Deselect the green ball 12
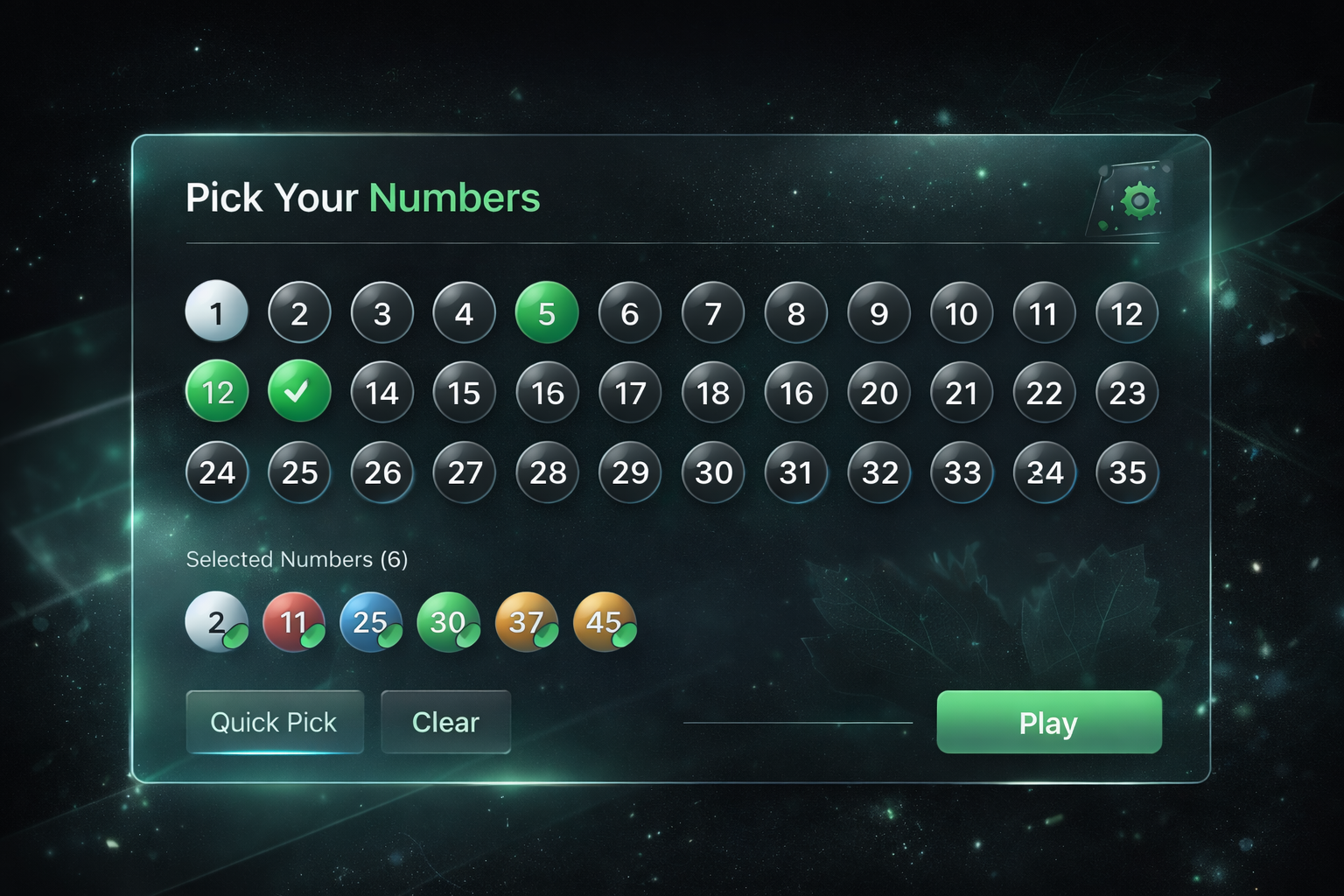The width and height of the screenshot is (1344, 896). [216, 393]
